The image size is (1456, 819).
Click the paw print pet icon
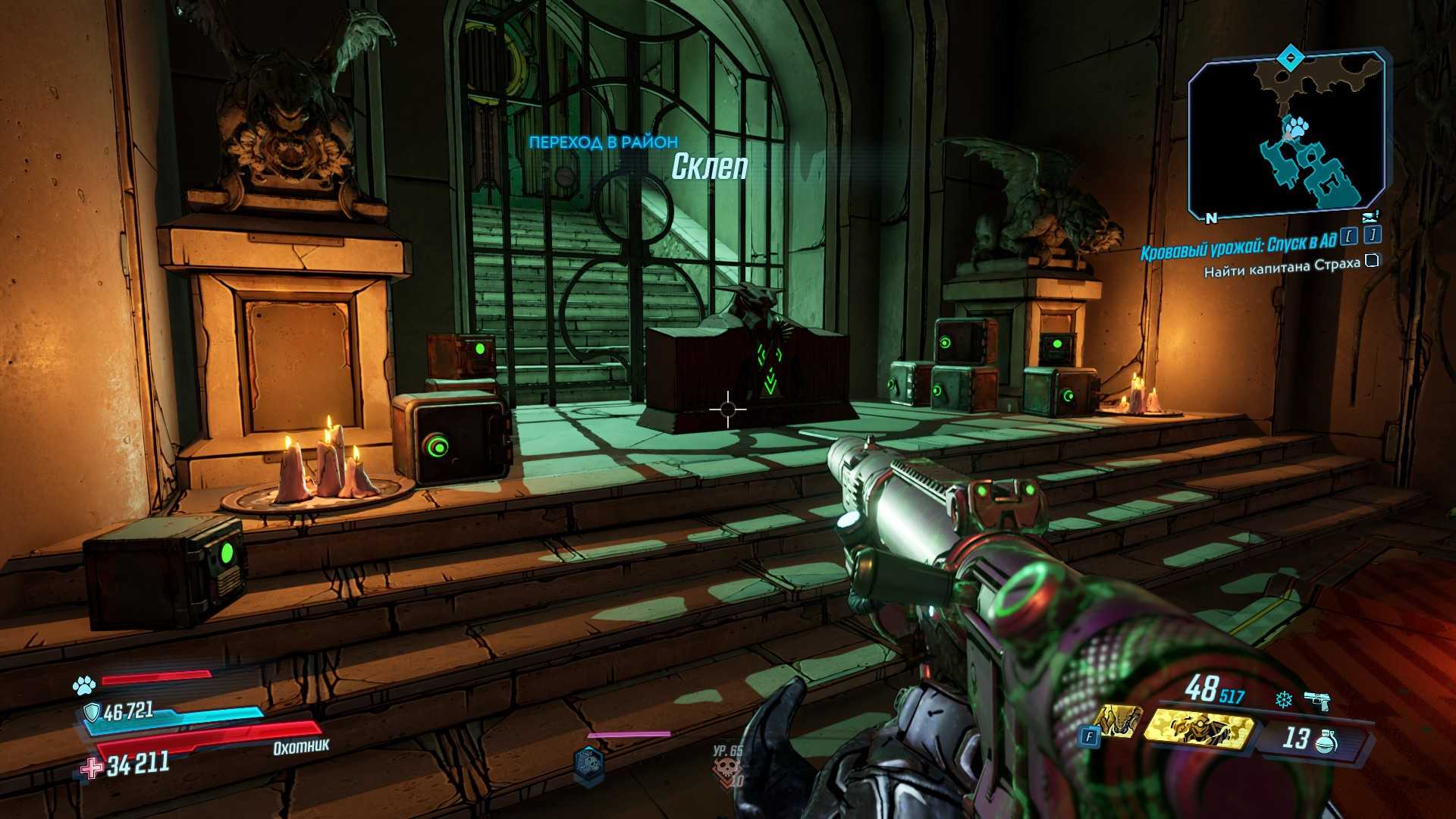83,686
